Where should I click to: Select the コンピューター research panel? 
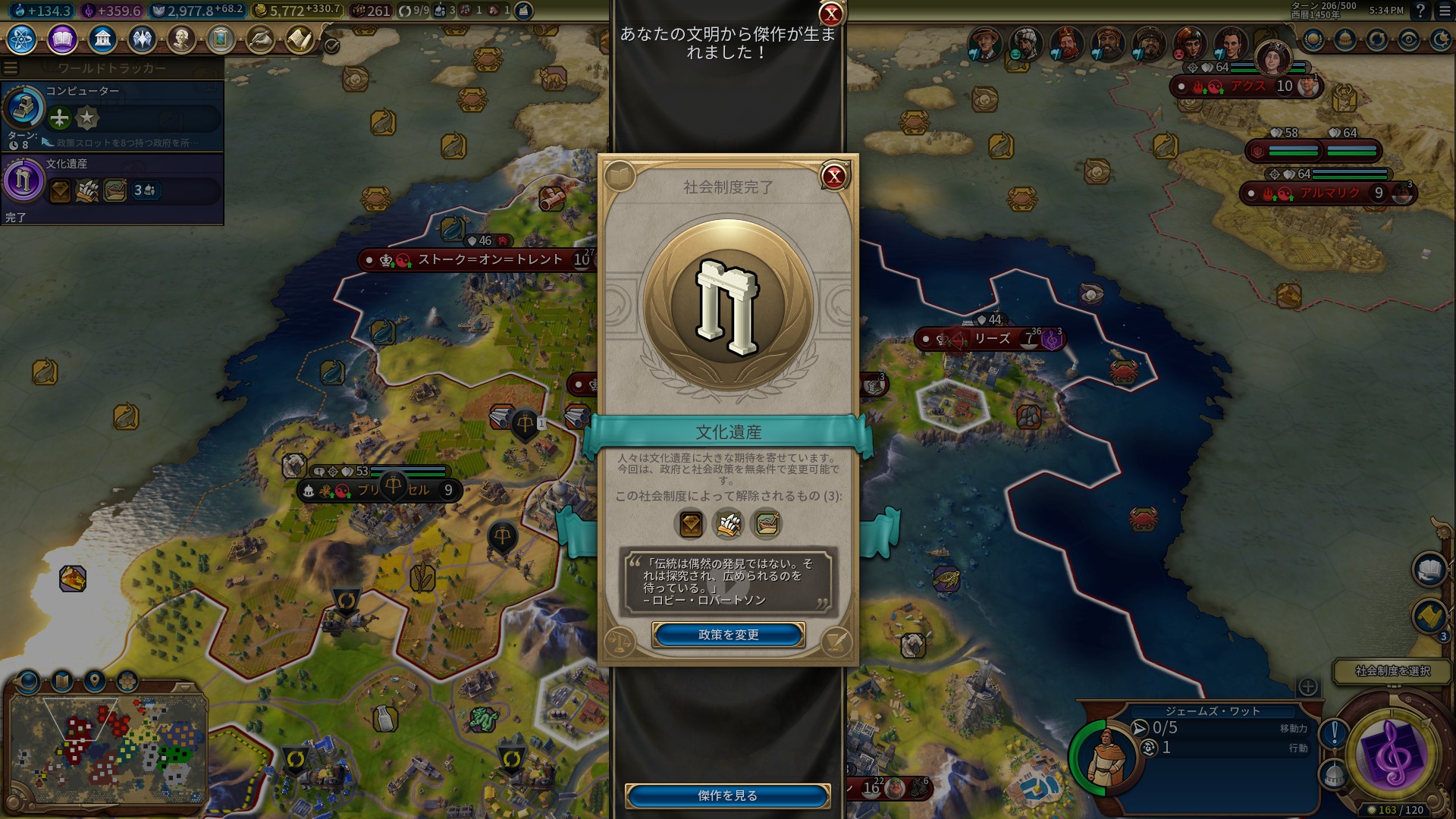(112, 115)
